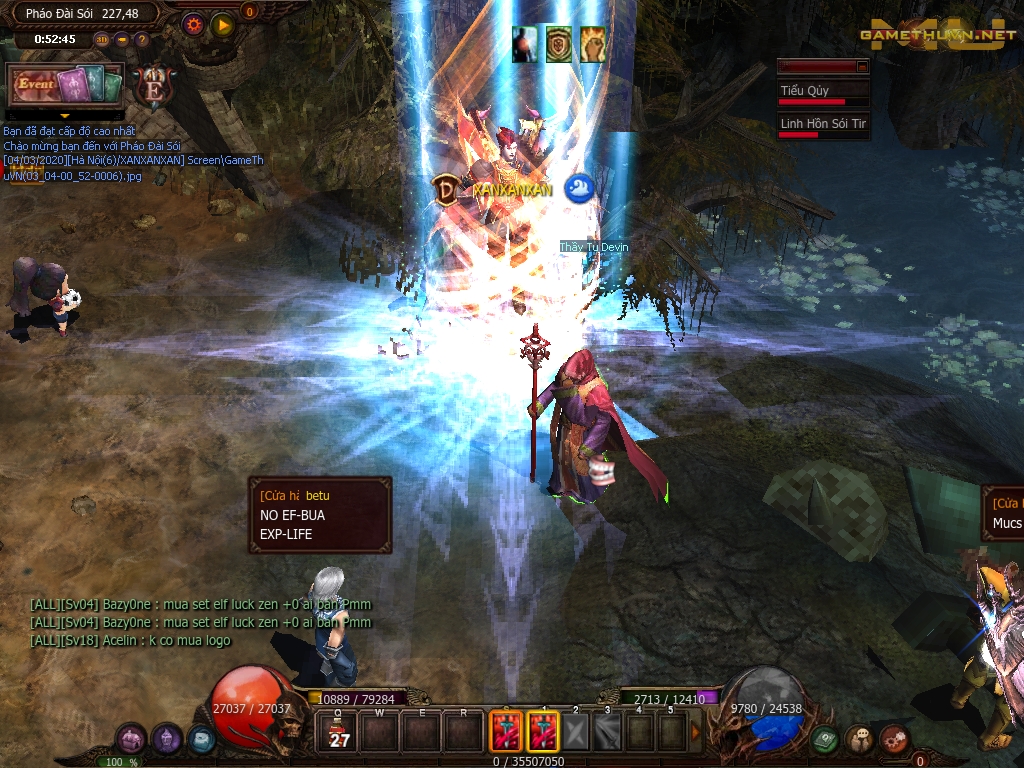The height and width of the screenshot is (768, 1024).
Task: Toggle the 3D view button
Action: click(x=102, y=40)
